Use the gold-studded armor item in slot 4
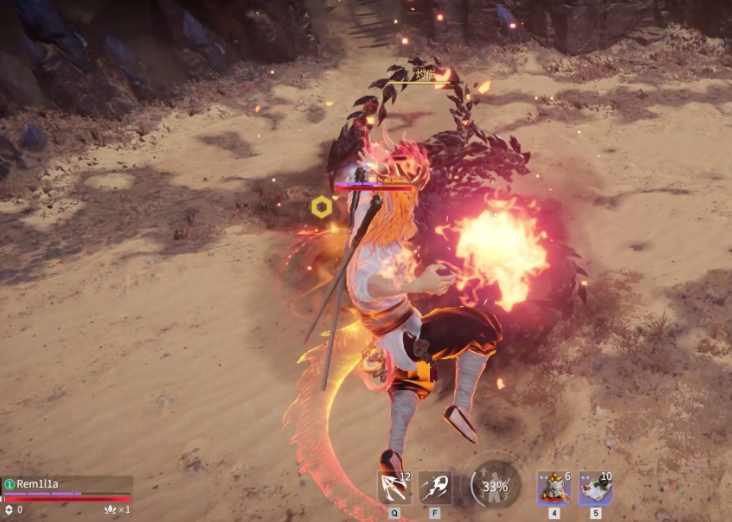732x522 pixels. 554,488
